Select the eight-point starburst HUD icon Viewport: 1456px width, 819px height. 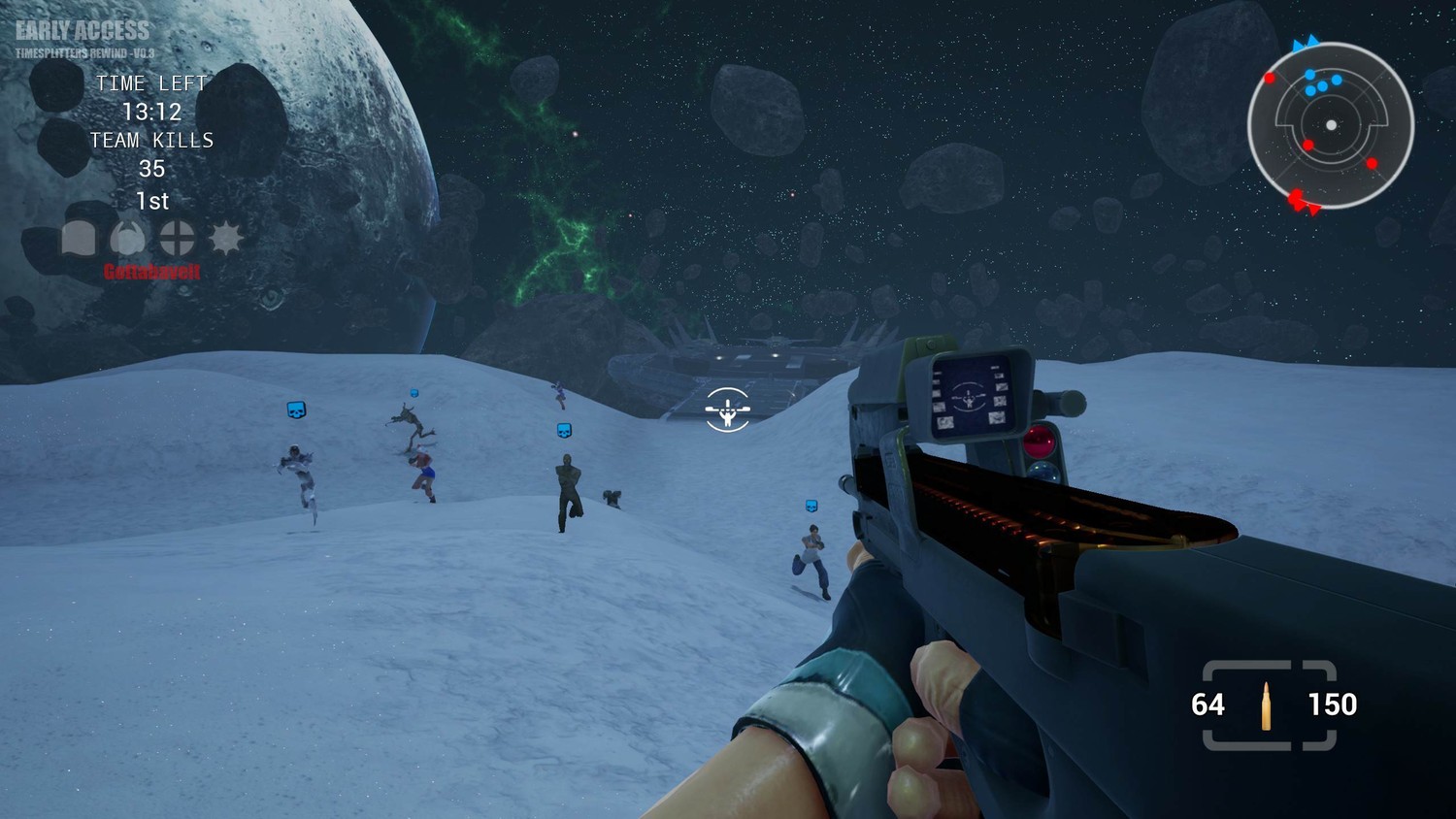[226, 238]
